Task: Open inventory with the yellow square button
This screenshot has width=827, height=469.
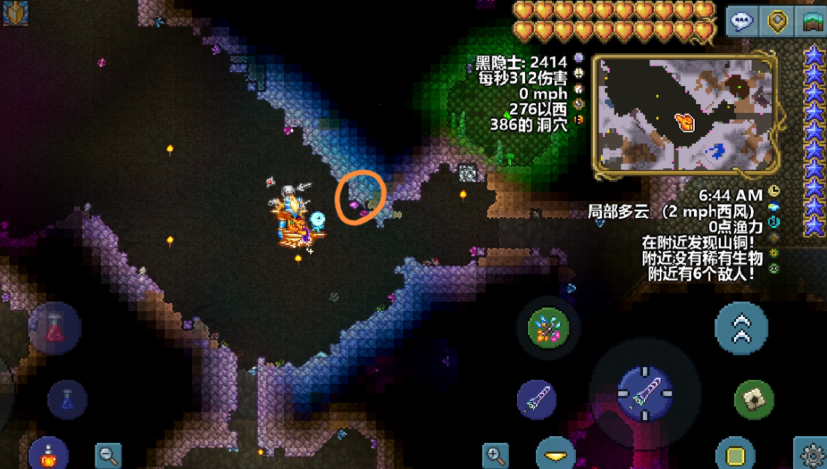Action: 735,454
